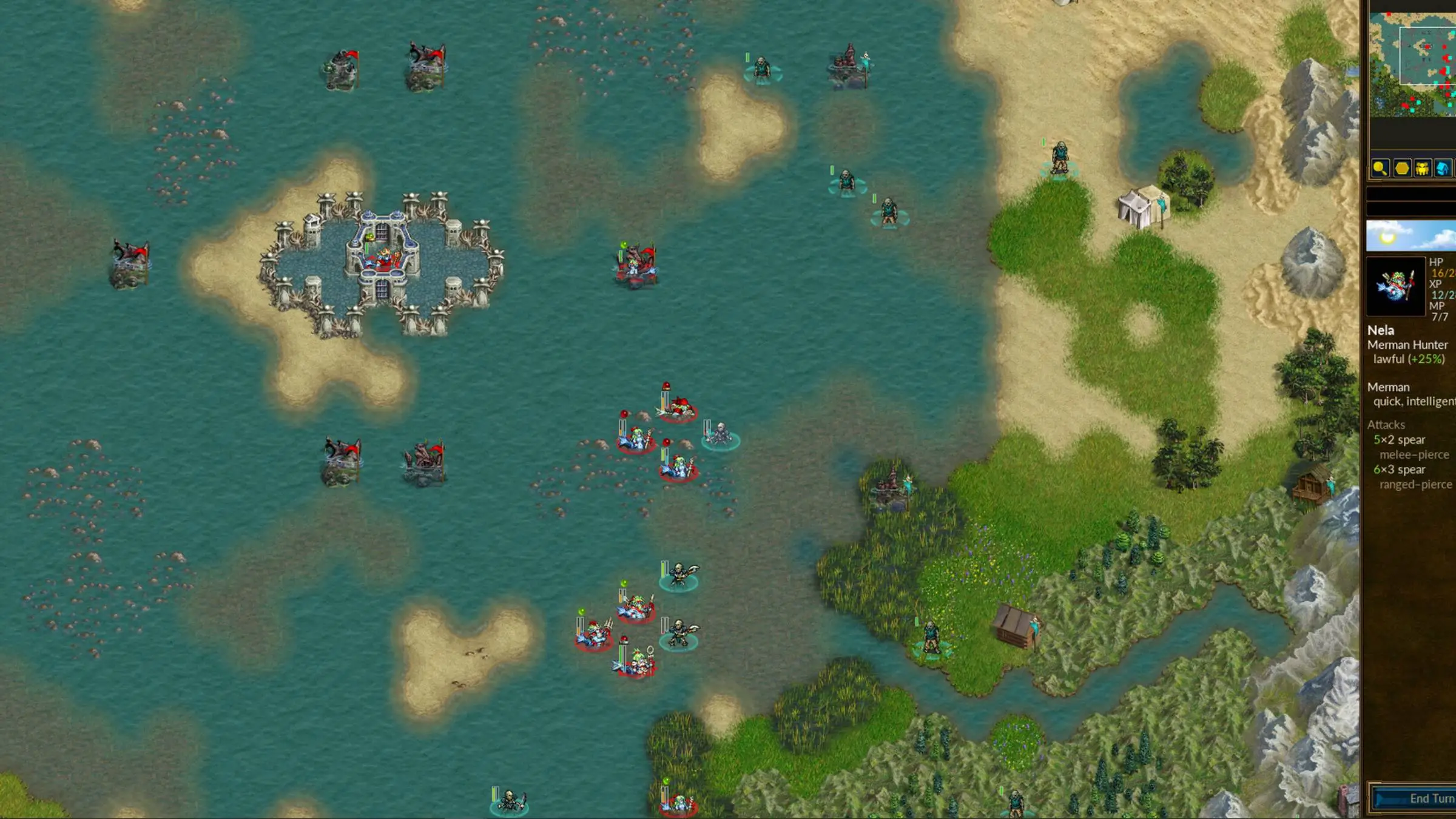This screenshot has height=819, width=1456.
Task: Toggle the blue house villages icon
Action: 1443,168
